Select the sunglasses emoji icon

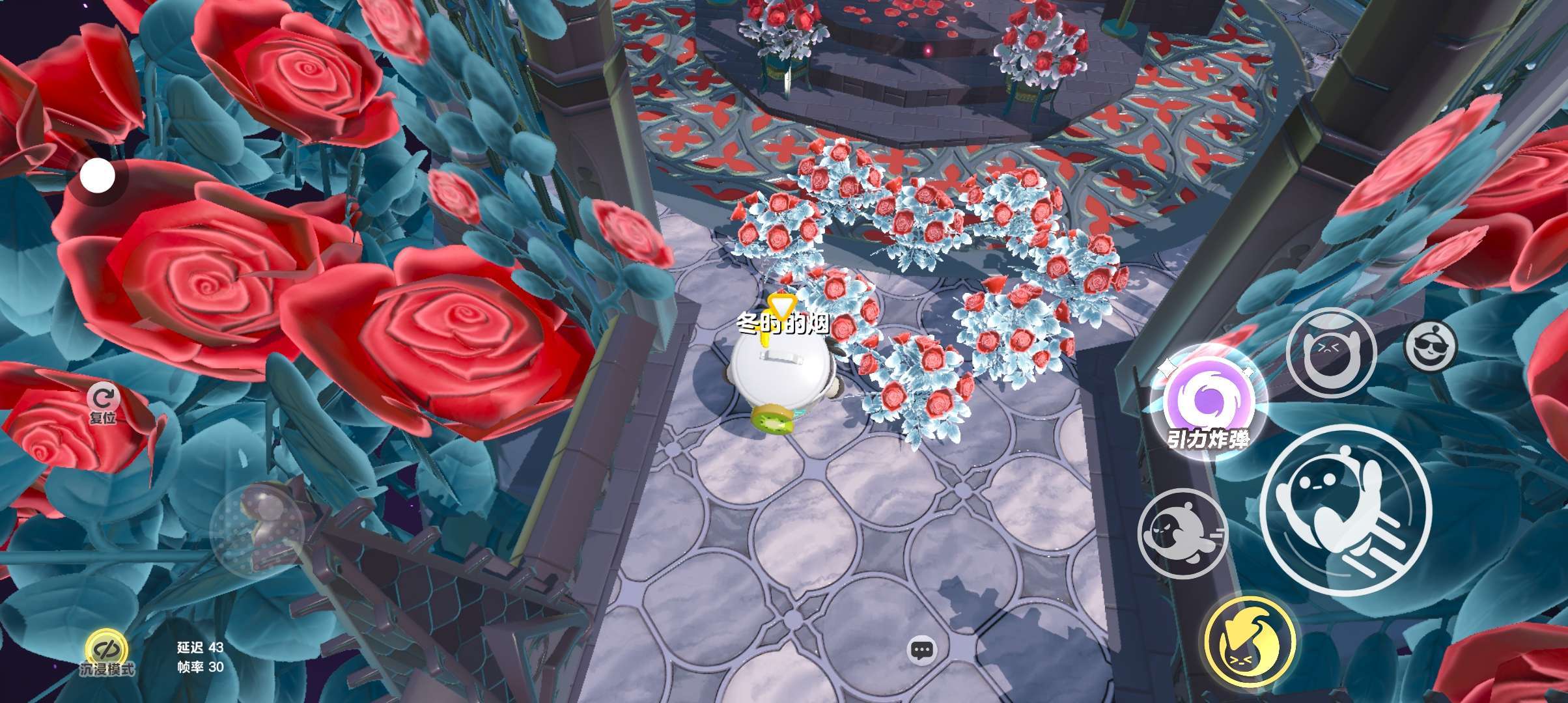tap(1430, 345)
